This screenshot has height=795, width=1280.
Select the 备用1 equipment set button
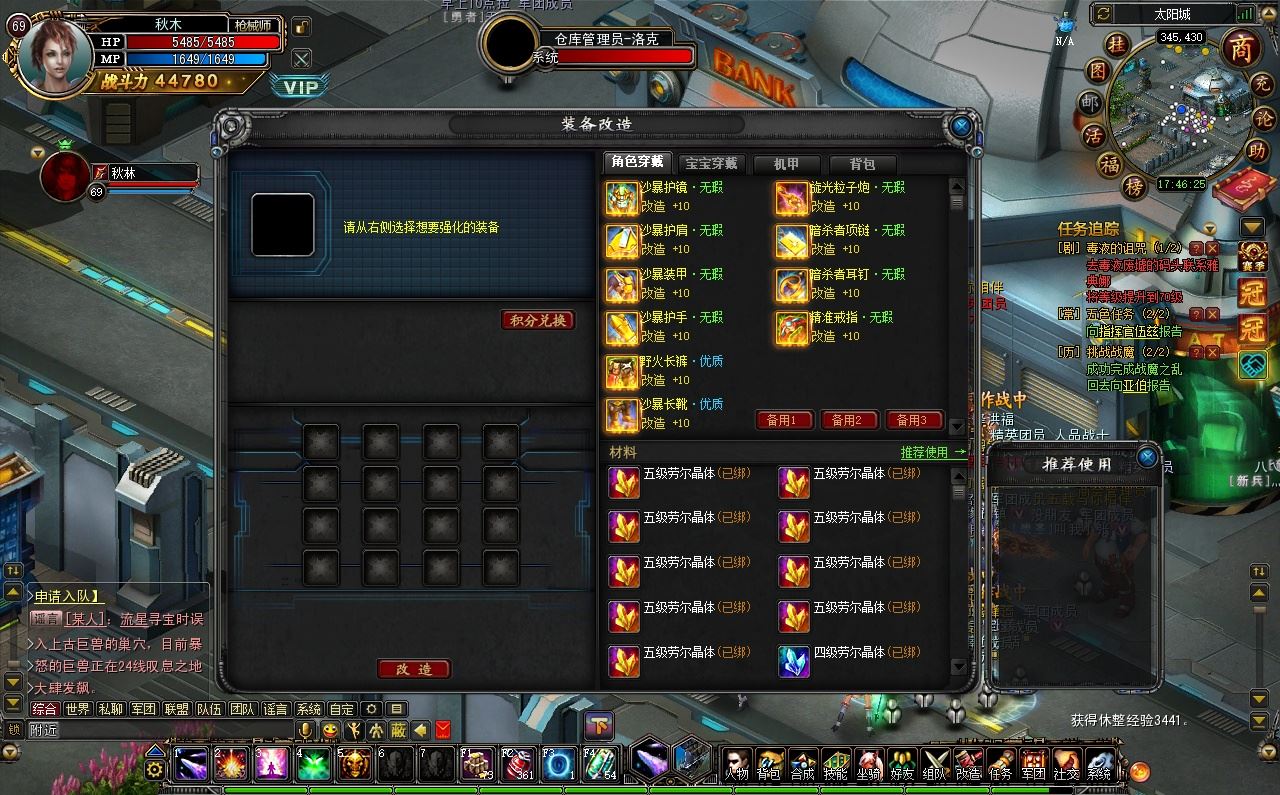[x=782, y=421]
